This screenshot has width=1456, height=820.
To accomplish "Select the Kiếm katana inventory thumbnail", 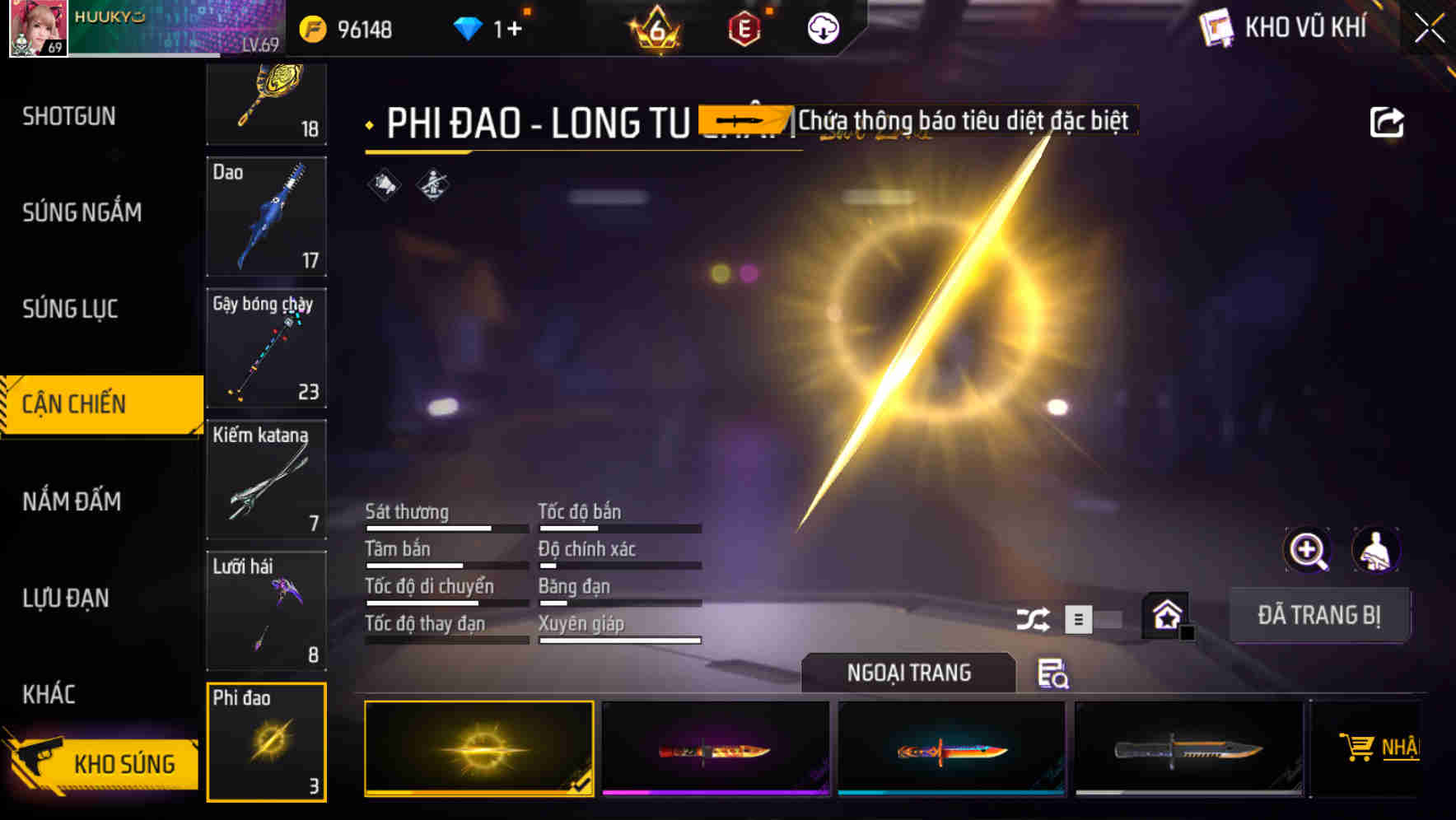I will coord(266,478).
